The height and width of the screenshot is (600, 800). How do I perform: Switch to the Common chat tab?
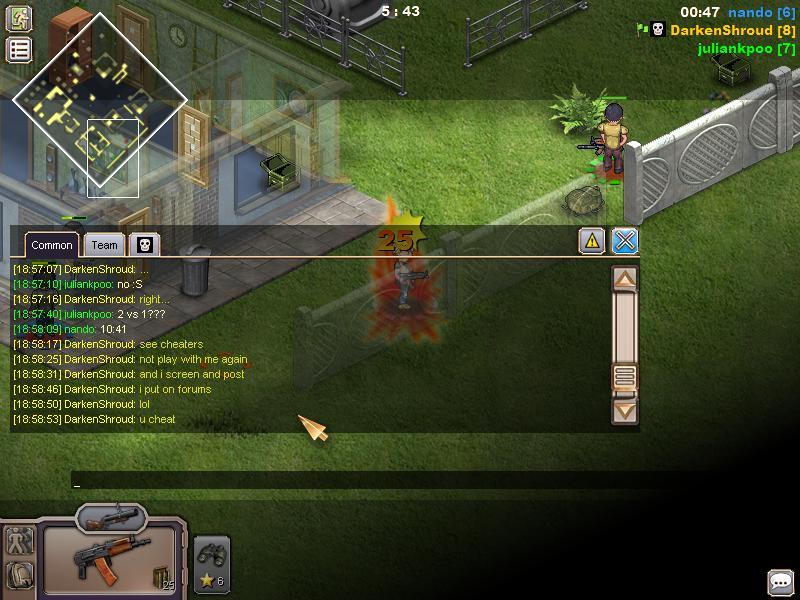point(51,245)
